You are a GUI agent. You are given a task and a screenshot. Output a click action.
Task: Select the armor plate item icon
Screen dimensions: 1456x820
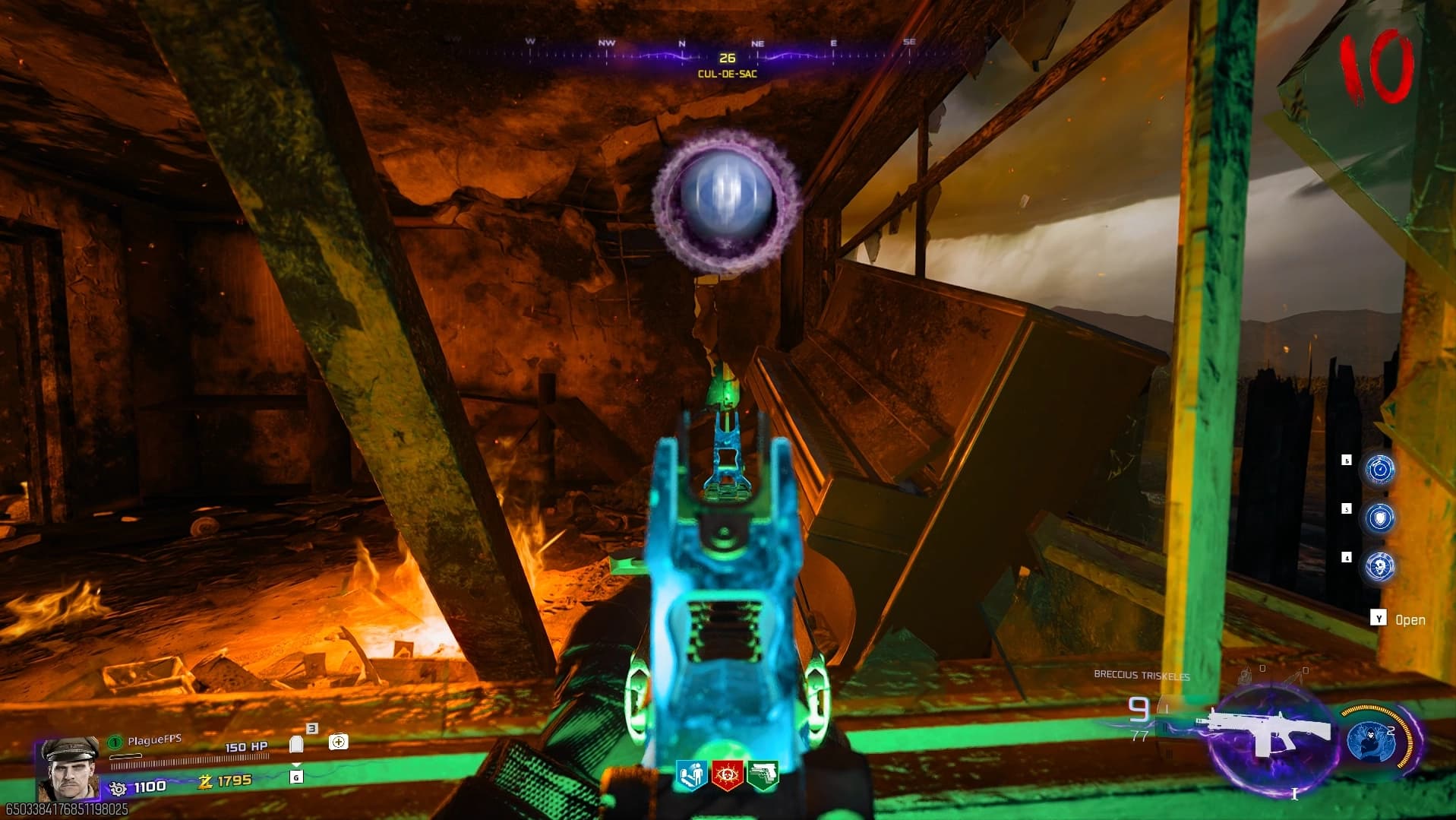pos(296,743)
